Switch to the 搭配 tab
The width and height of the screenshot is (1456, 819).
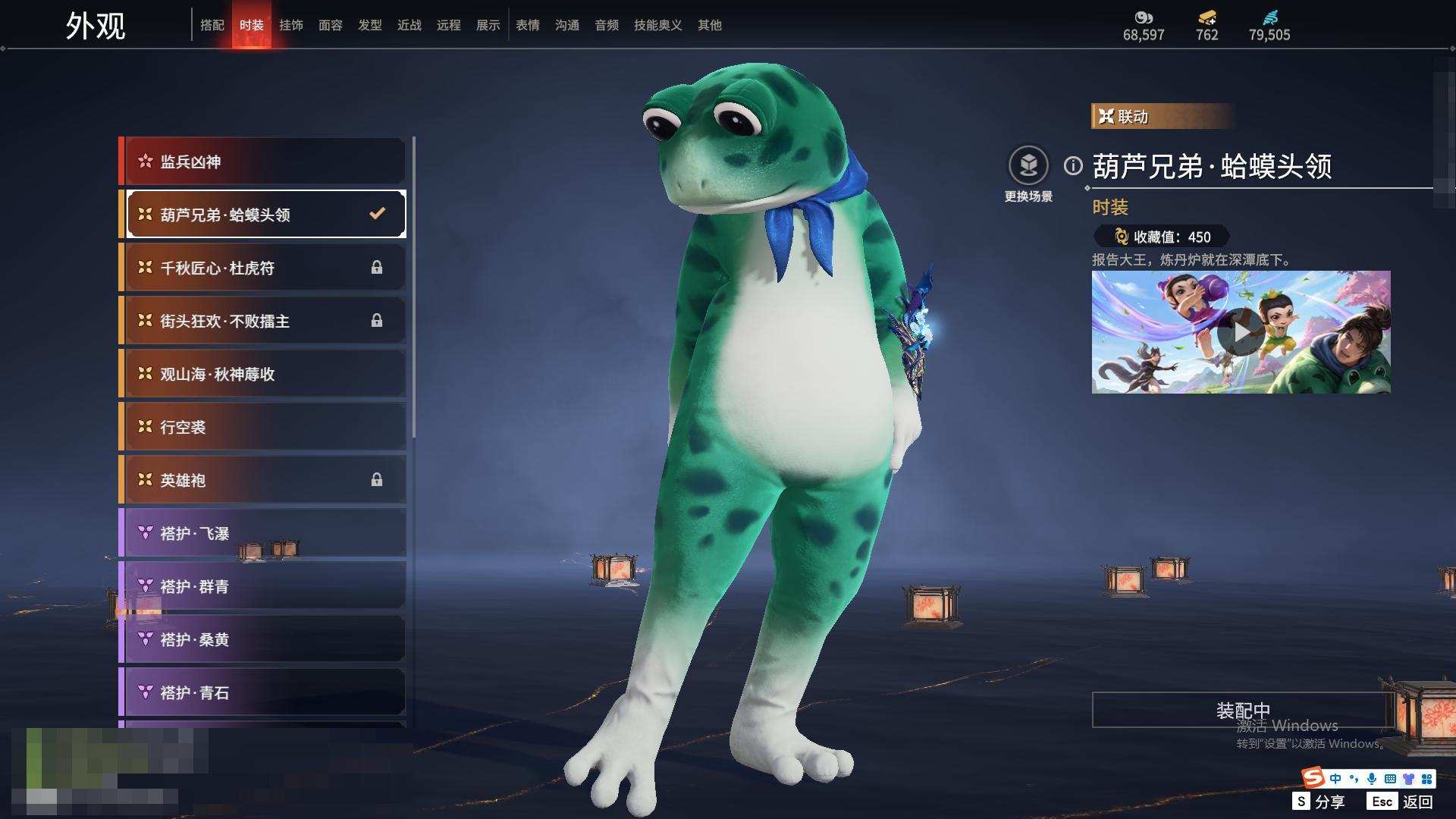click(212, 25)
